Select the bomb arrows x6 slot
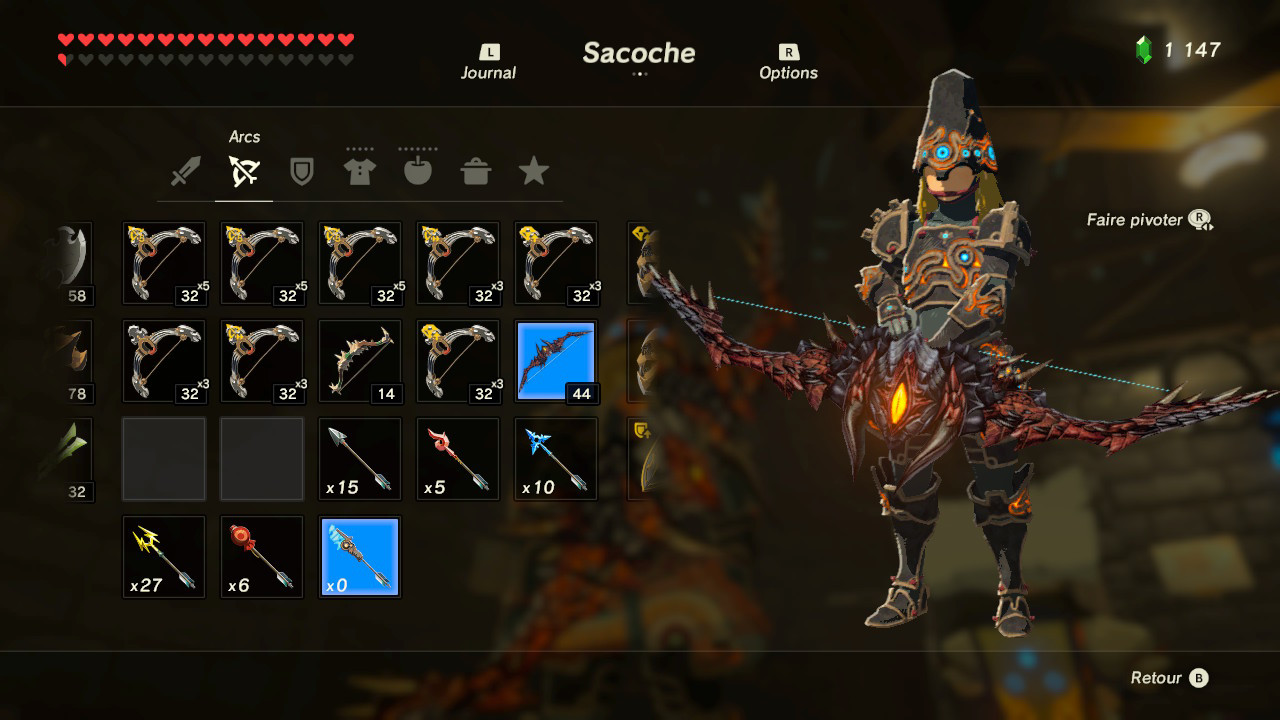This screenshot has width=1280, height=720. pos(261,556)
